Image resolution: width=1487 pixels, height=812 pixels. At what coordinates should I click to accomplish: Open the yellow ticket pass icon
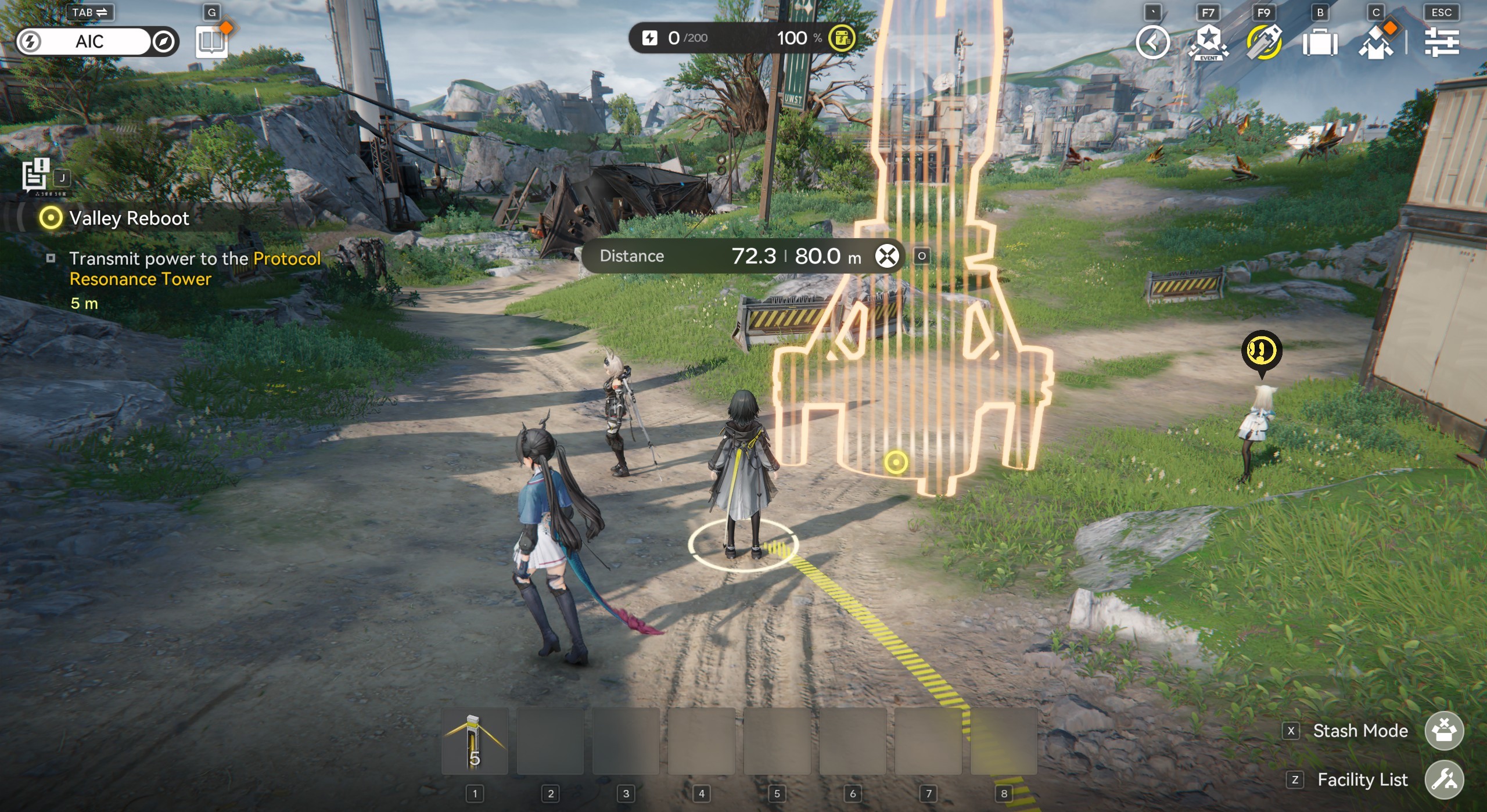pyautogui.click(x=1264, y=42)
